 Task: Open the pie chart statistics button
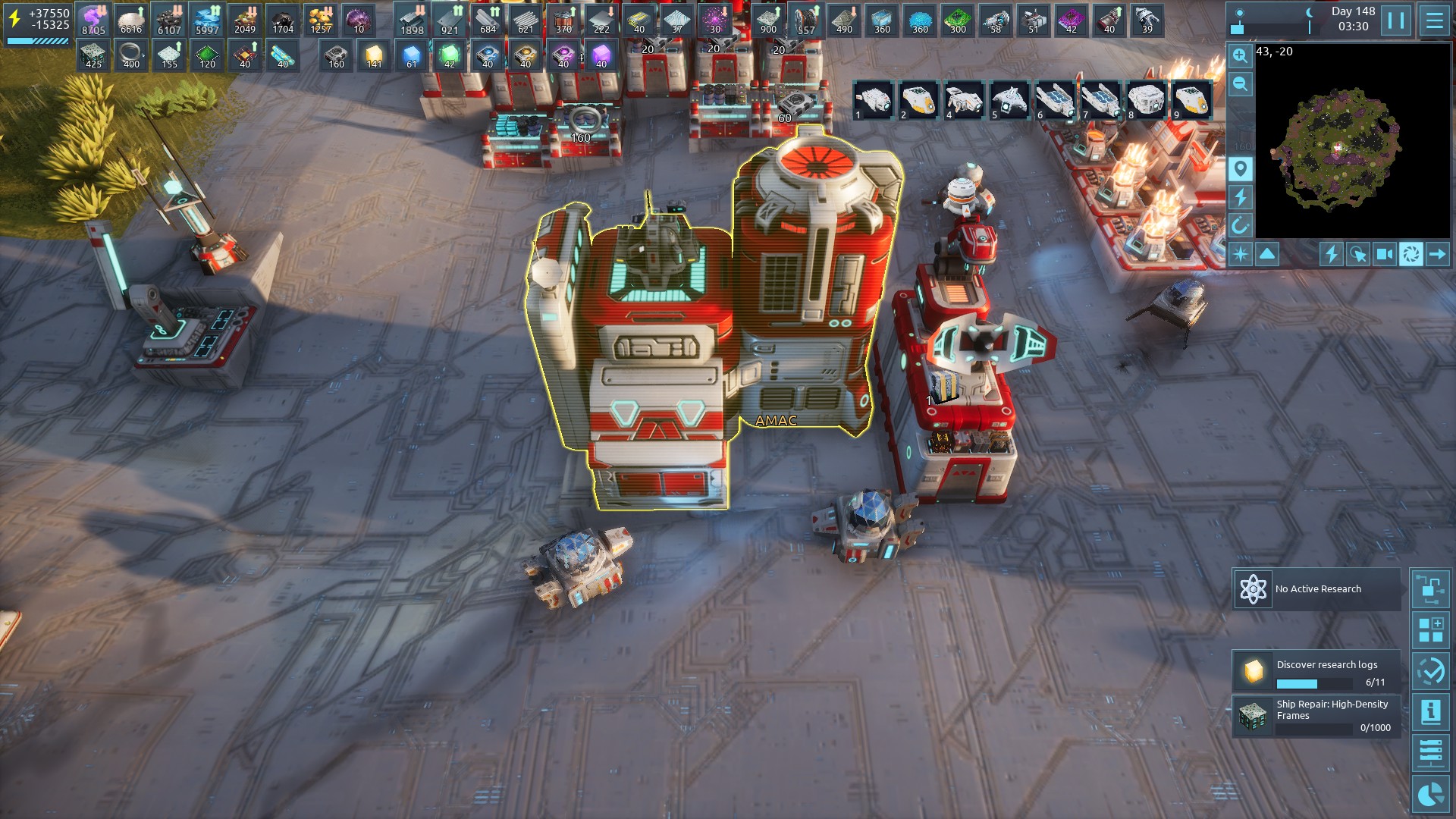tap(1430, 794)
